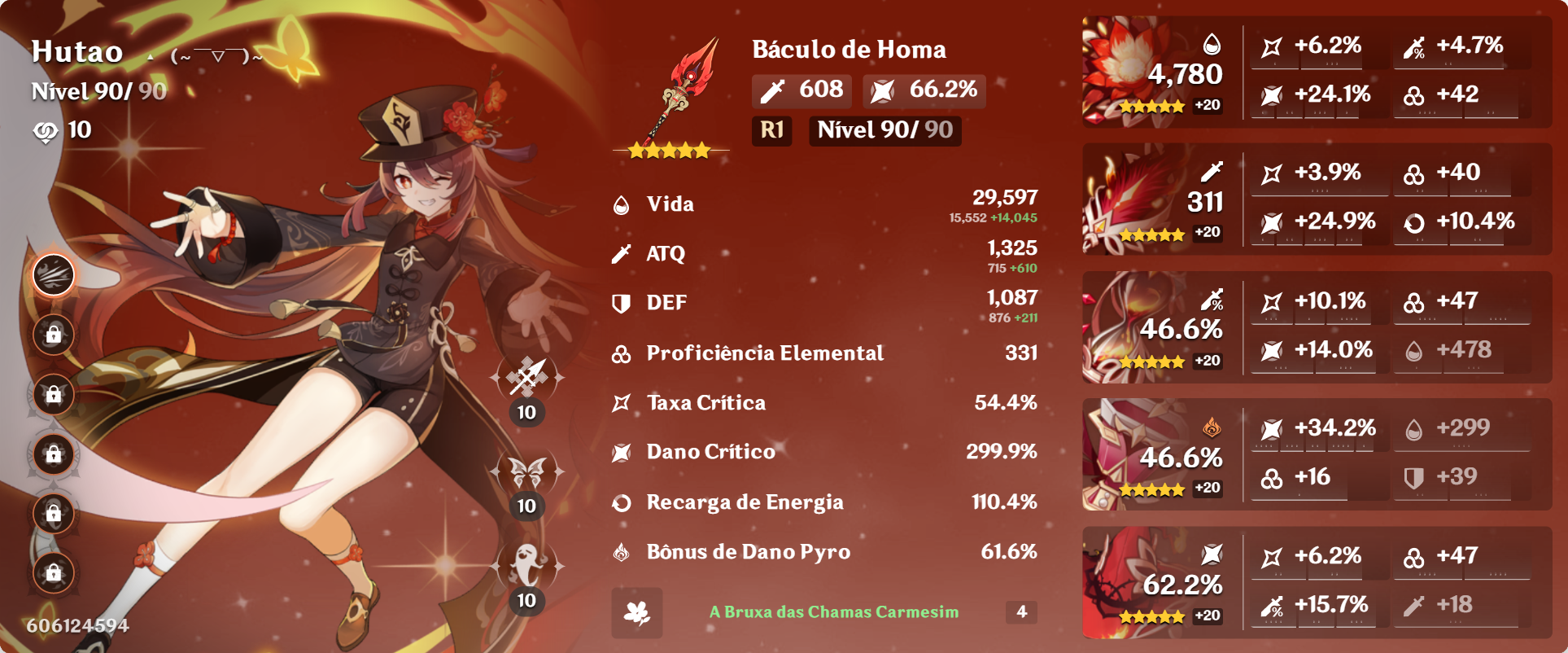This screenshot has width=1568, height=653.
Task: Switch to the R1 weapon refinement tab
Action: point(771,131)
